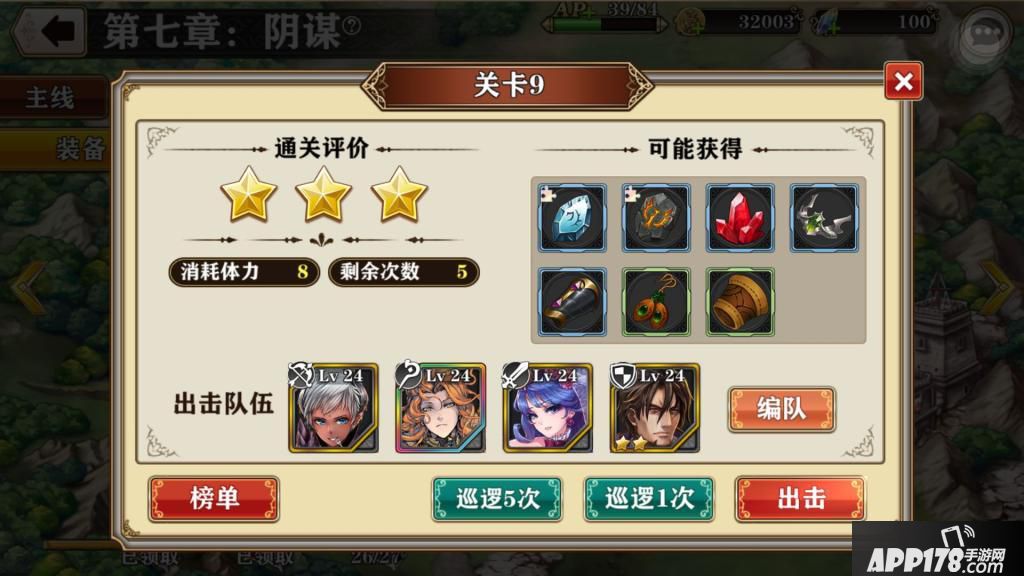Image resolution: width=1024 pixels, height=576 pixels.
Task: Switch to the 主线 tab
Action: (50, 98)
